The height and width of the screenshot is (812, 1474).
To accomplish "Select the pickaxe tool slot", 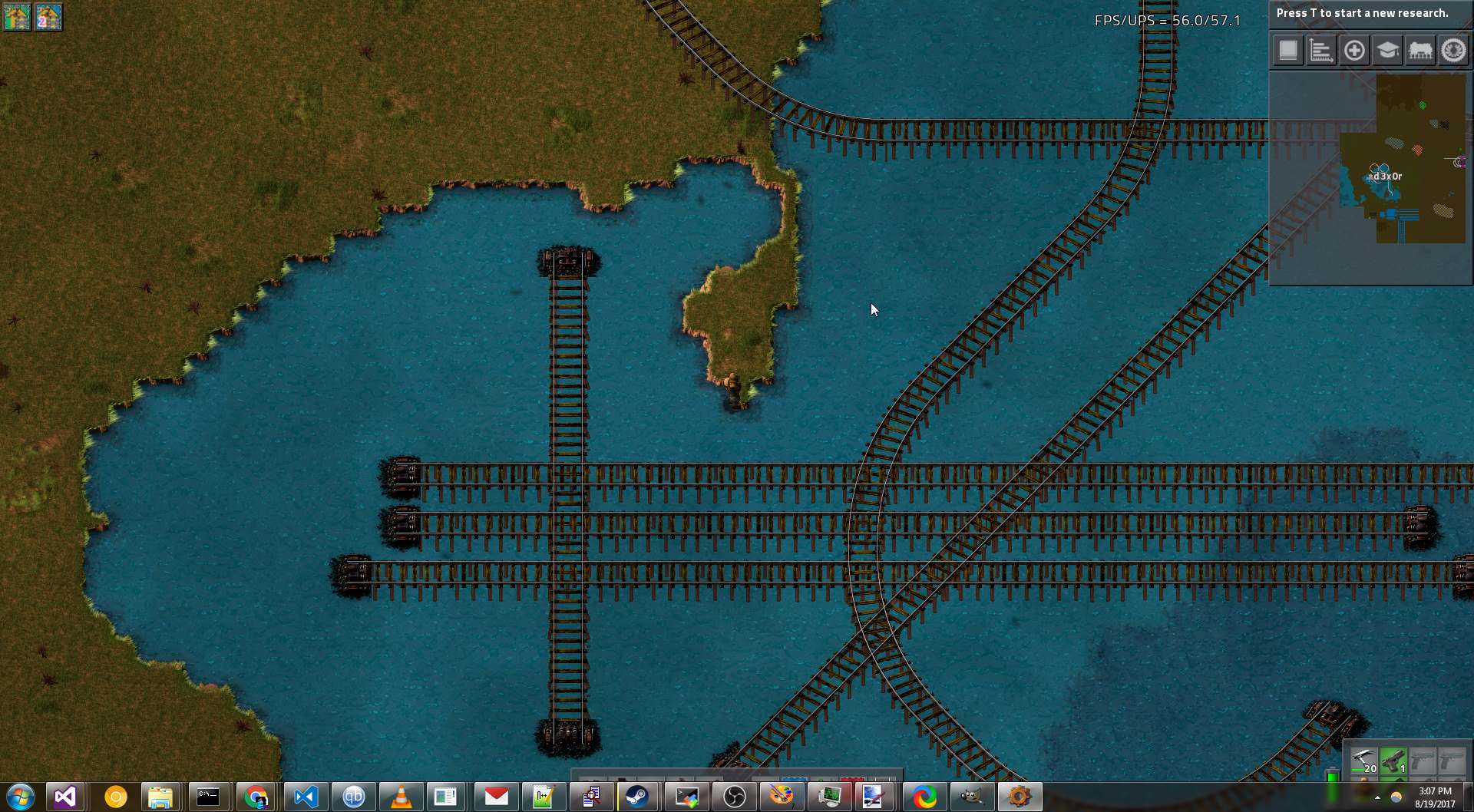I will (x=1363, y=761).
